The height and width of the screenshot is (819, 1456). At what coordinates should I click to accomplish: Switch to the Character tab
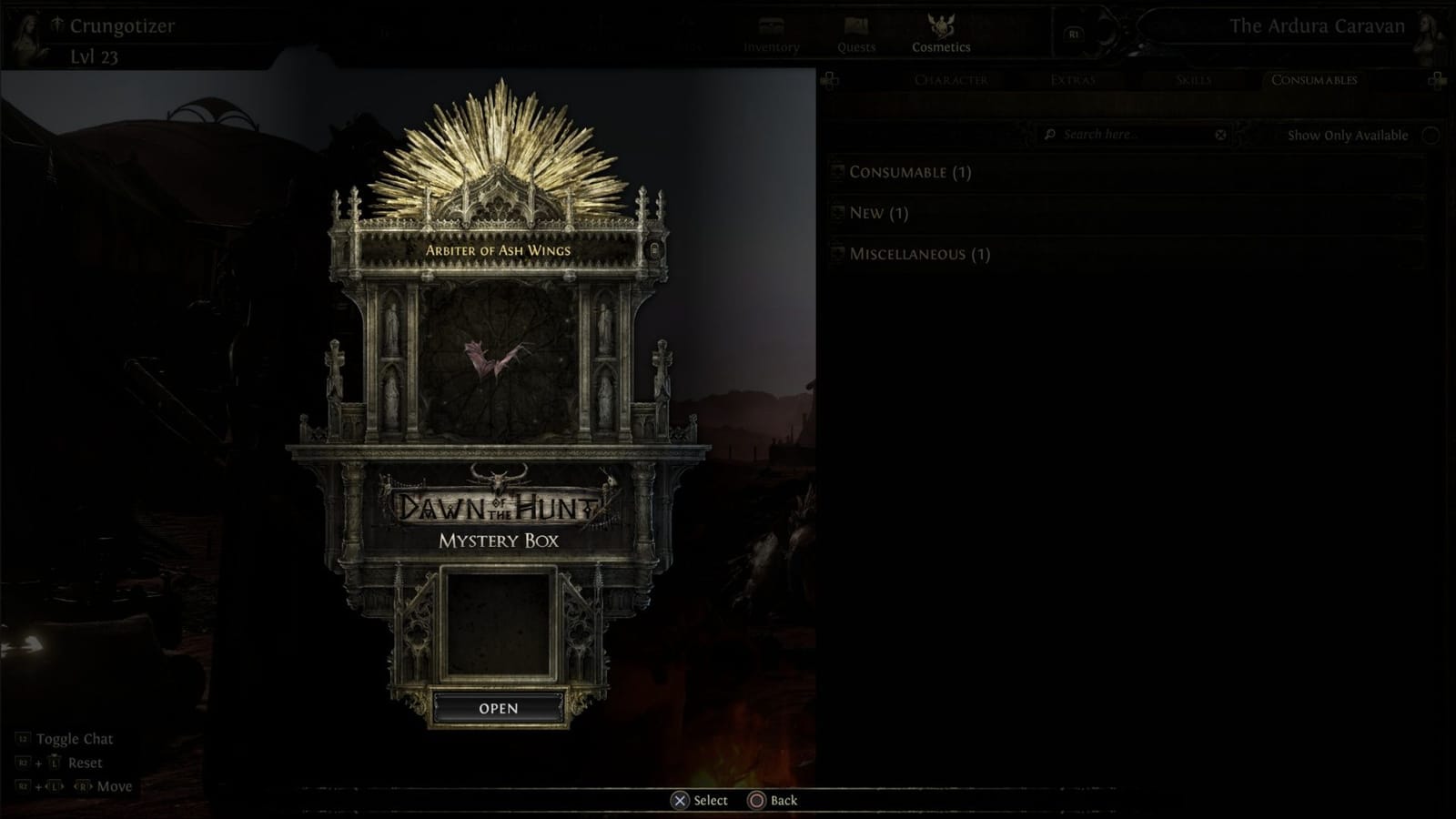(950, 81)
